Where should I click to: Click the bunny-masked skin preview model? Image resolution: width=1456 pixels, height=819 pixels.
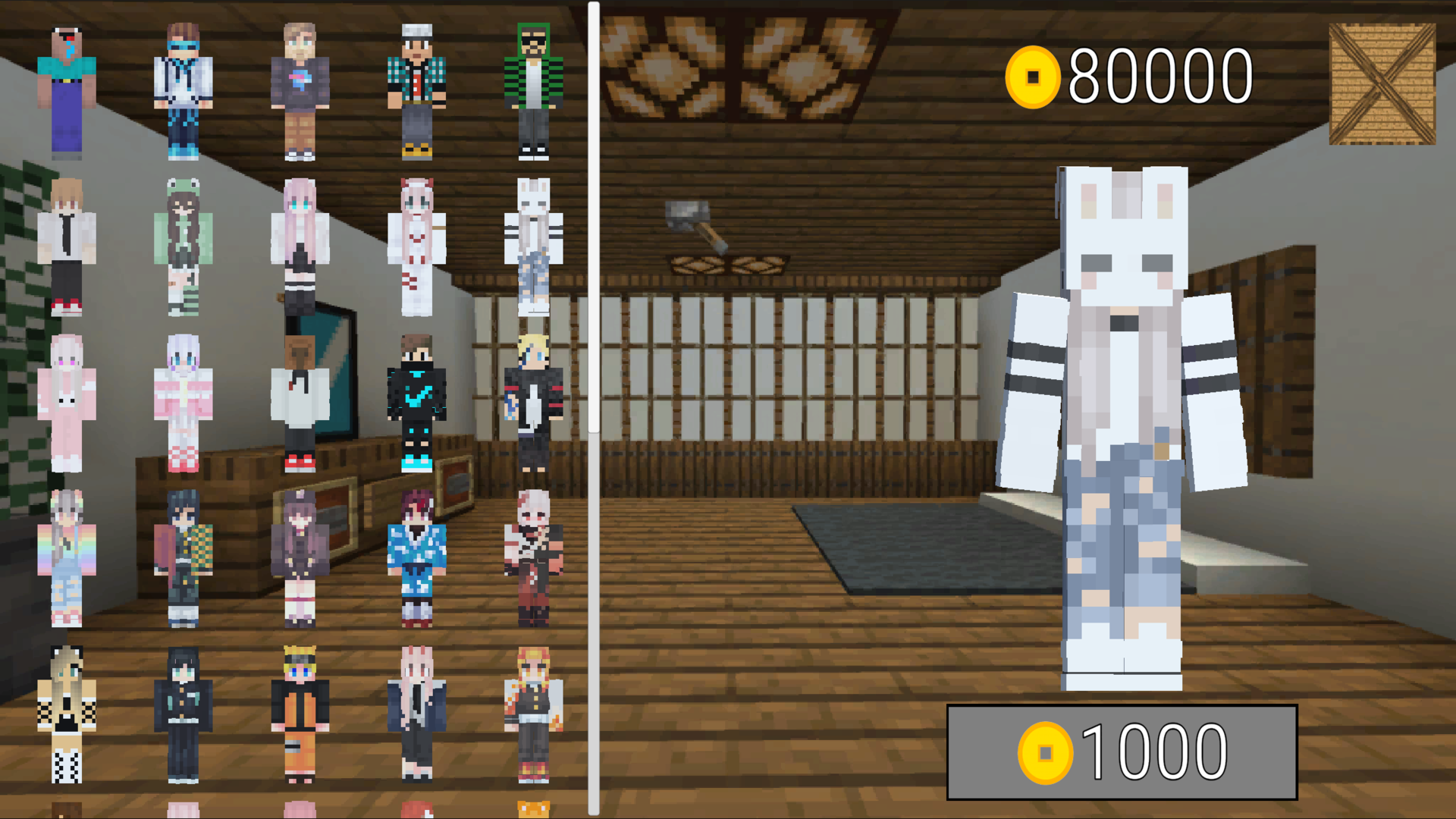pyautogui.click(x=1122, y=425)
